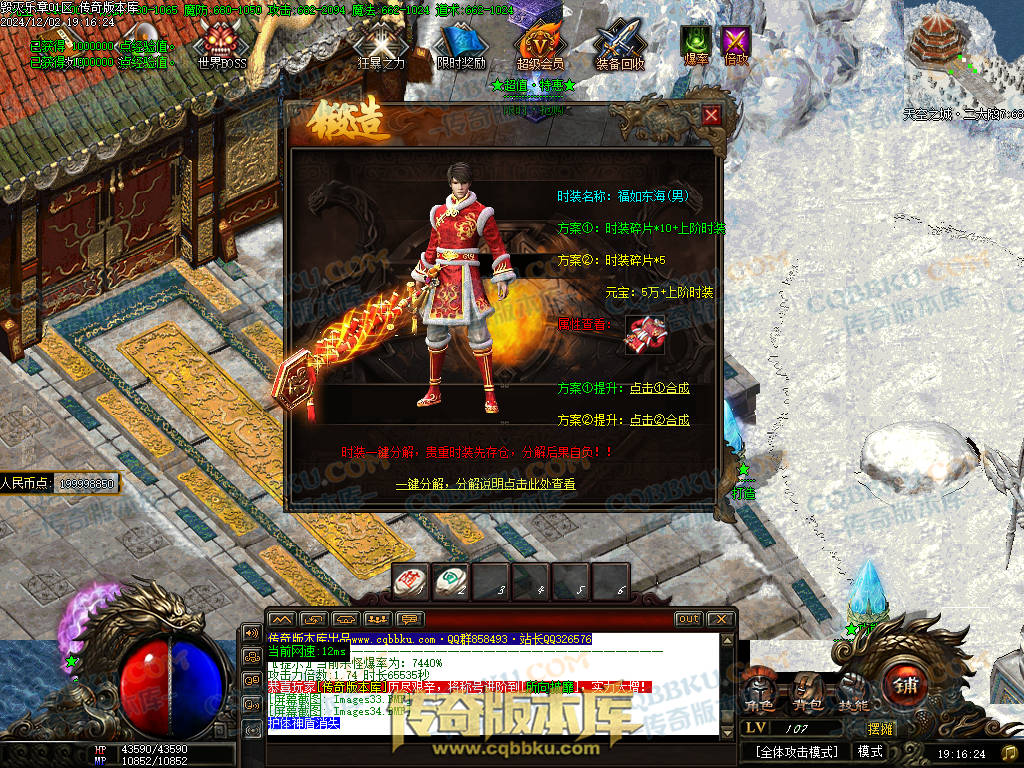
Task: Click the purple 倍攻 attack multiplier icon
Action: (736, 44)
